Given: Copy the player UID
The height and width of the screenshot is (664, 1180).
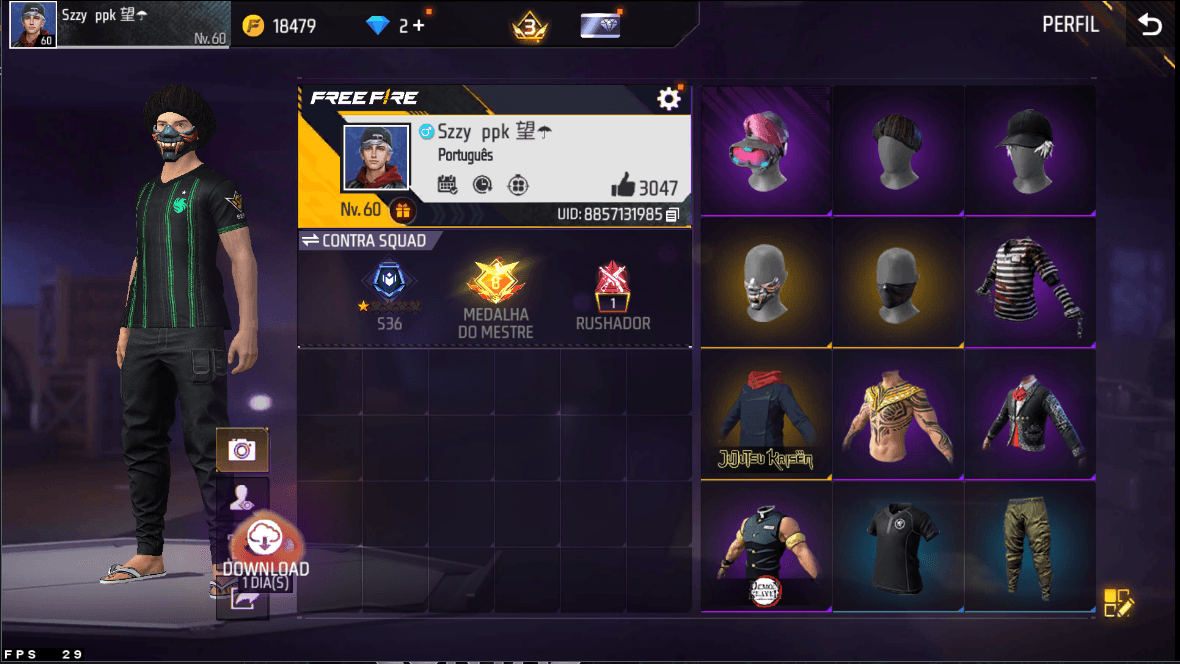Looking at the screenshot, I should click(x=673, y=214).
